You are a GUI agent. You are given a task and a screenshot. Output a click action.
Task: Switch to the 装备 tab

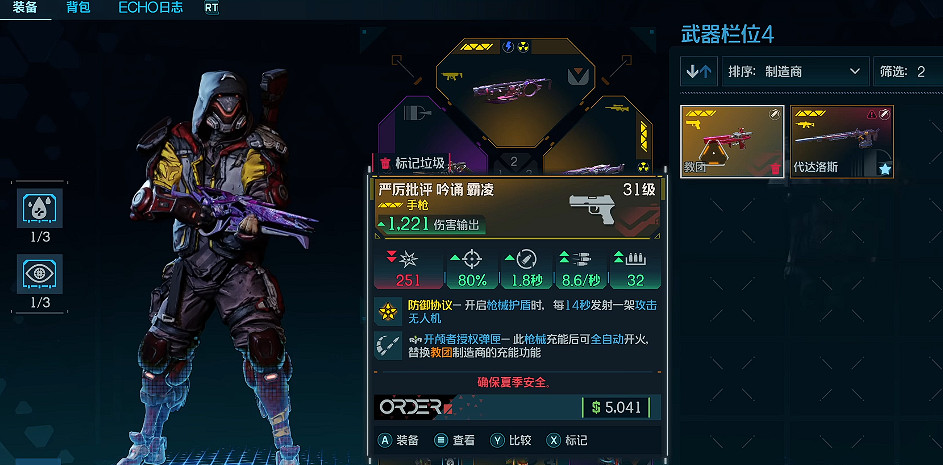click(x=25, y=8)
